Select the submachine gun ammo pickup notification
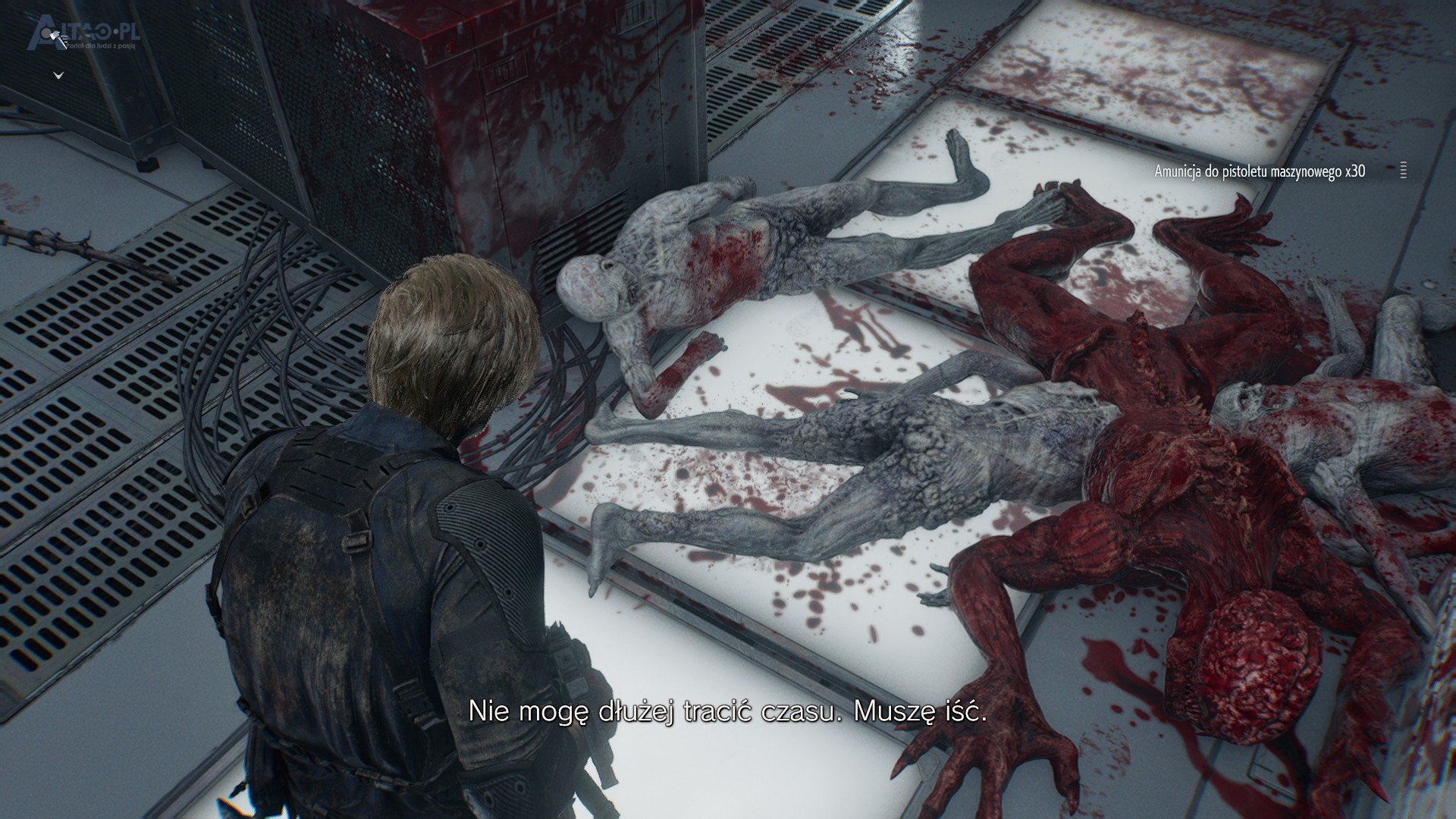Viewport: 1456px width, 819px height. click(1259, 171)
